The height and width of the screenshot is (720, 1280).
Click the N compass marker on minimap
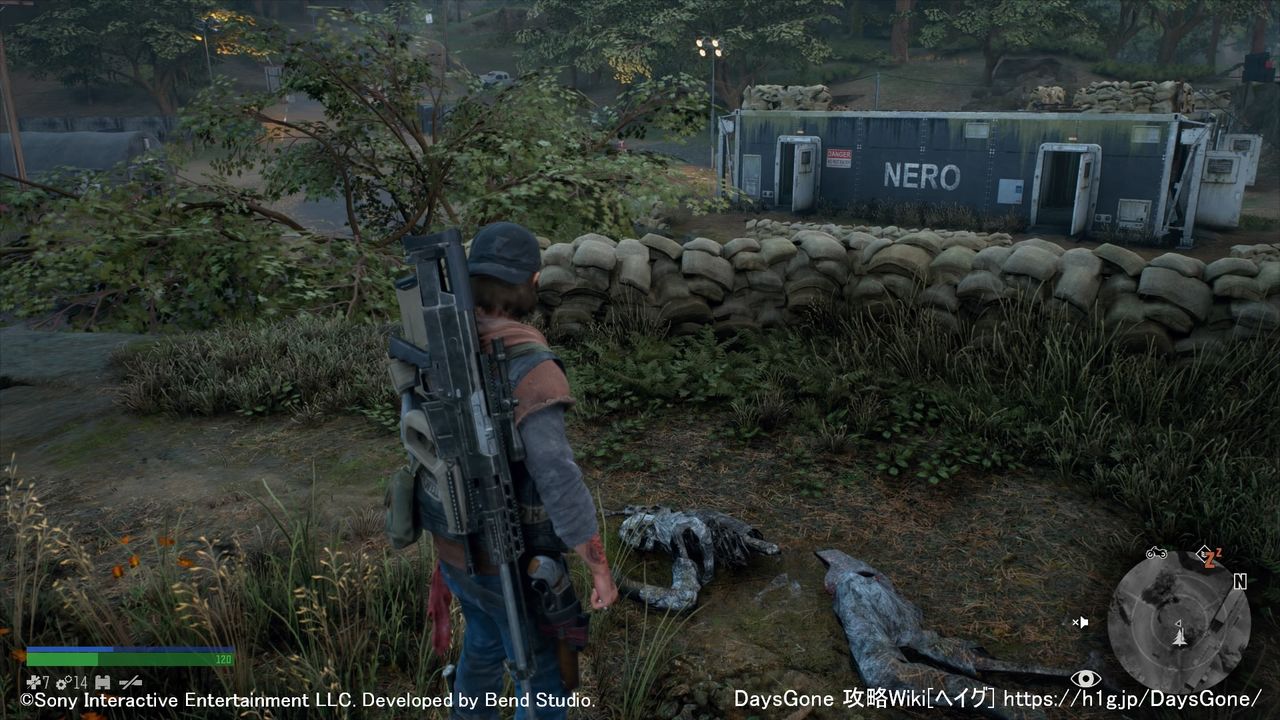1240,581
